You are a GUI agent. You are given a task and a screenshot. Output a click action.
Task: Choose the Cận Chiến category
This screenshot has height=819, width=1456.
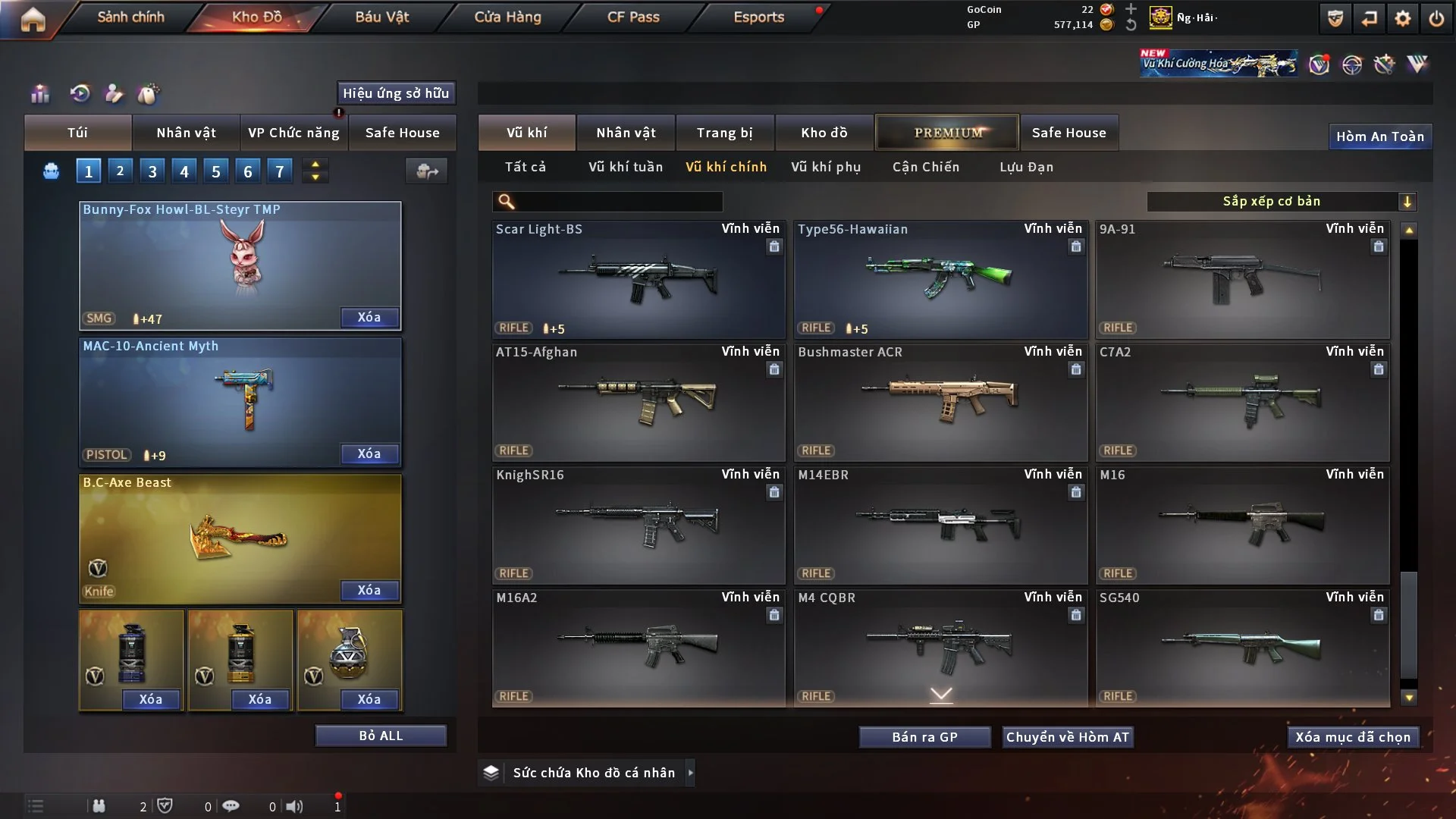[925, 167]
